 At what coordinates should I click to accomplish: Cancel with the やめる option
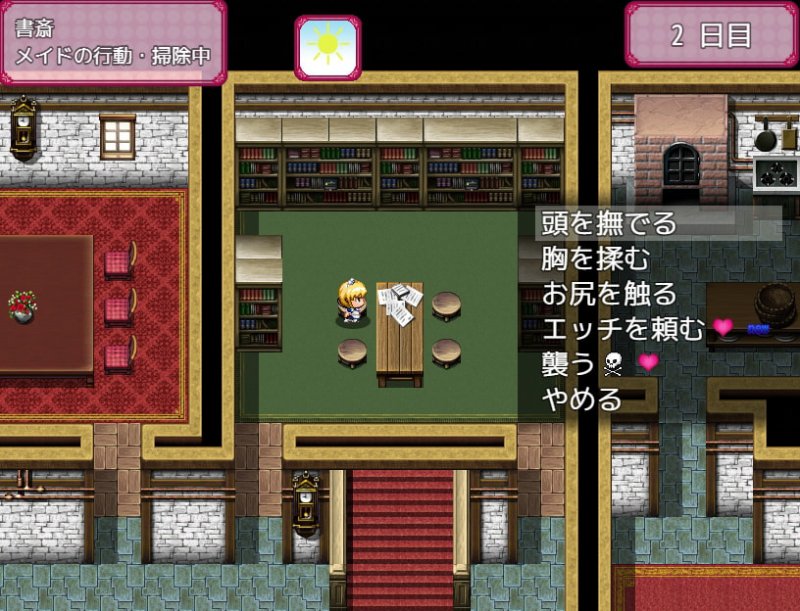pos(582,400)
